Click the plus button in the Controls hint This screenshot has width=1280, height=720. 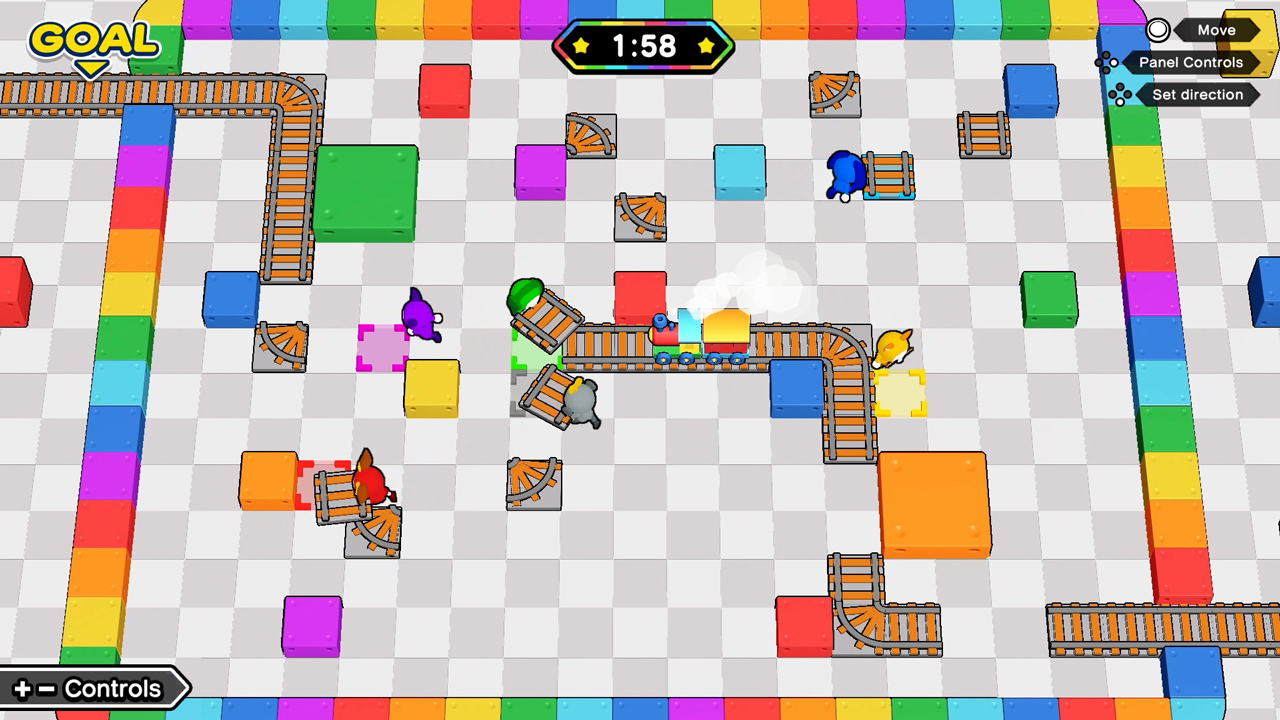coord(22,688)
